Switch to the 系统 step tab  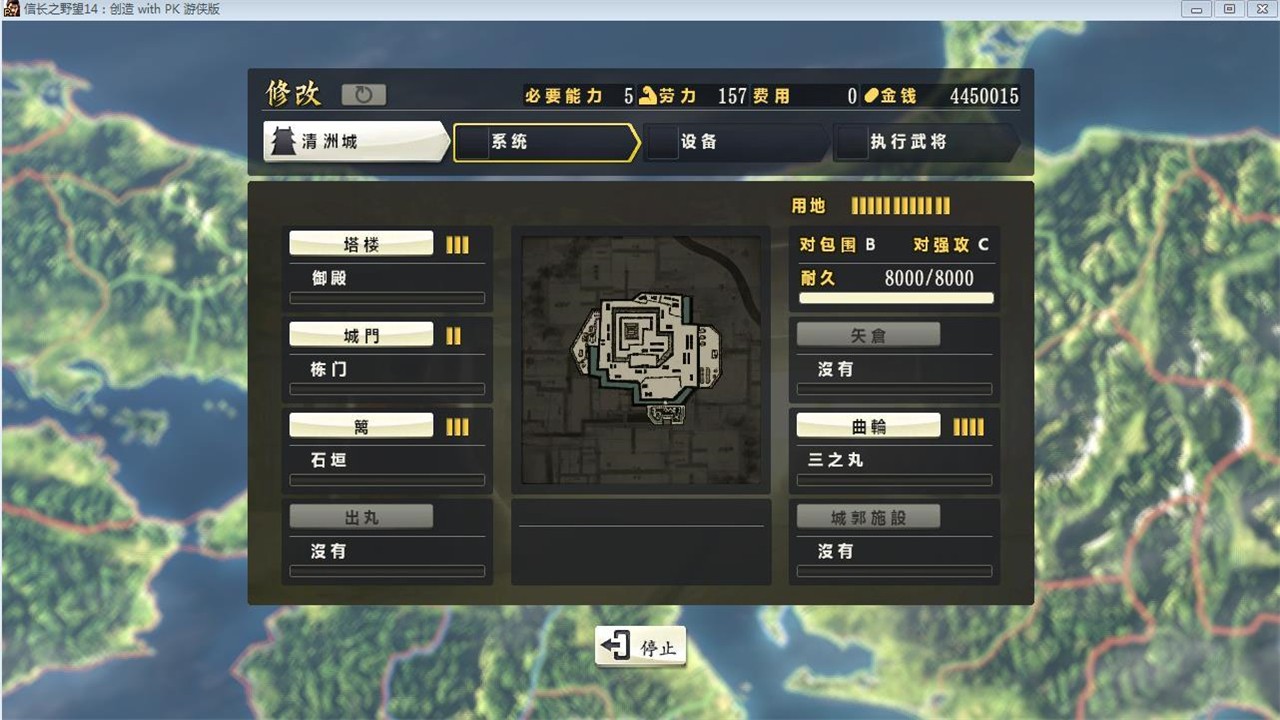tap(545, 142)
